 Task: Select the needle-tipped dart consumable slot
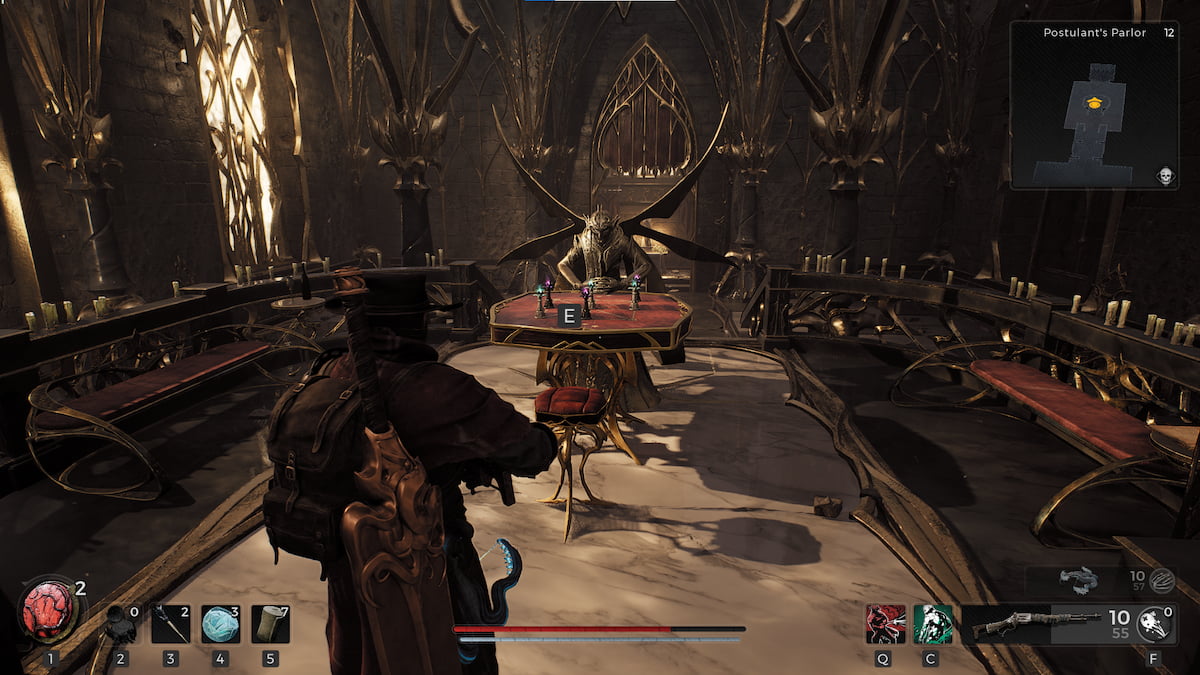[x=171, y=623]
